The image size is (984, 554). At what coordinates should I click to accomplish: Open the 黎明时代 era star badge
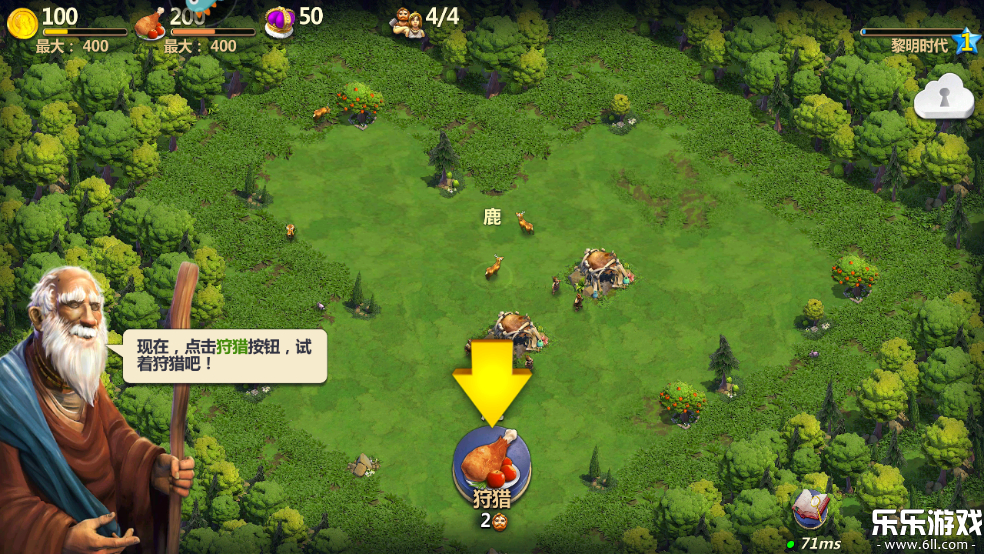point(966,41)
